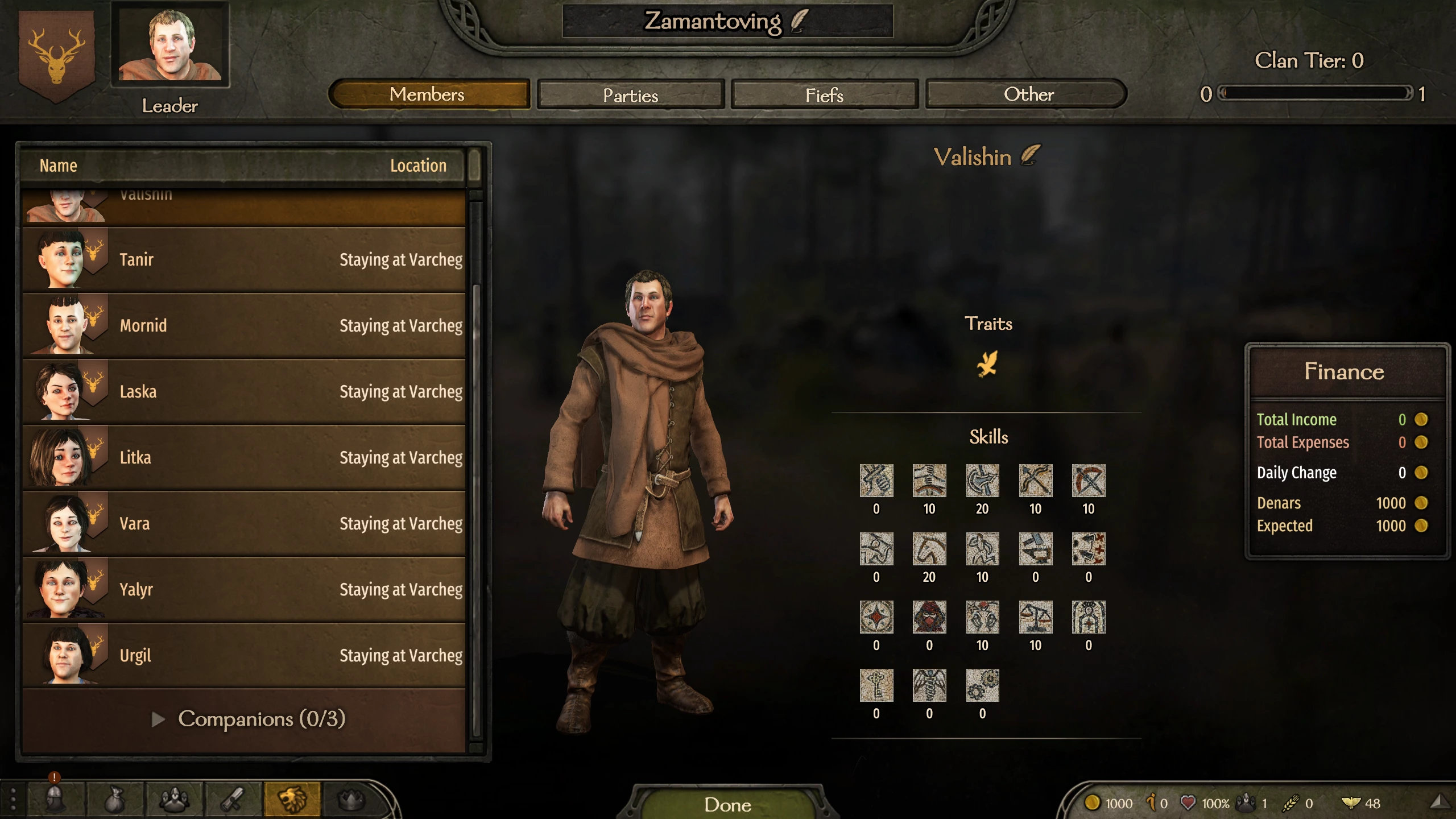This screenshot has width=1456, height=819.
Task: Select clan member Tanir
Action: [x=245, y=260]
